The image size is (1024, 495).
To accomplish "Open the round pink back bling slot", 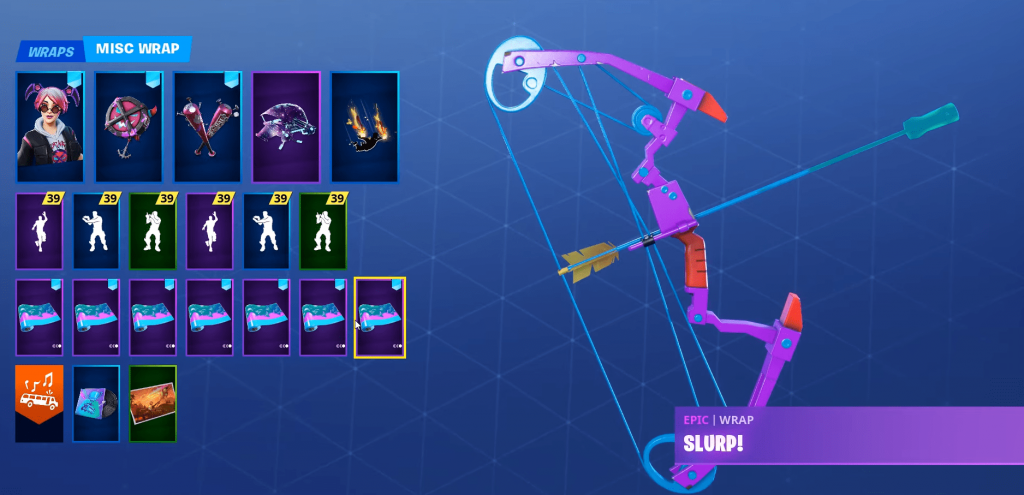I will pos(128,127).
